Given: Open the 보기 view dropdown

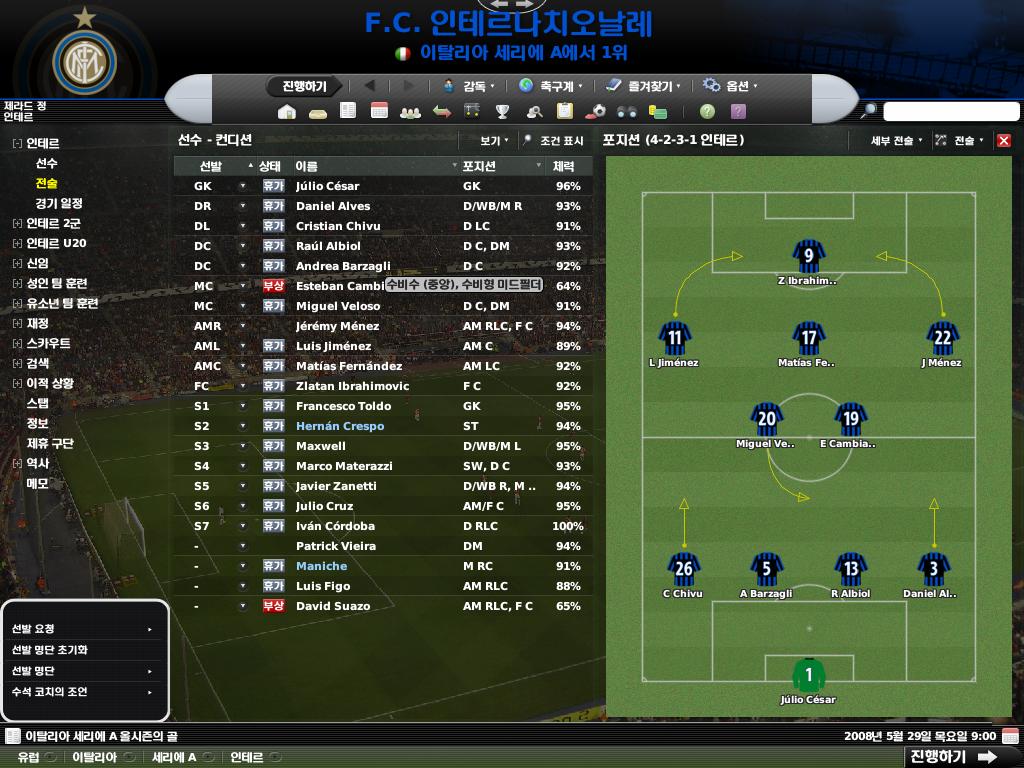Looking at the screenshot, I should pos(493,141).
